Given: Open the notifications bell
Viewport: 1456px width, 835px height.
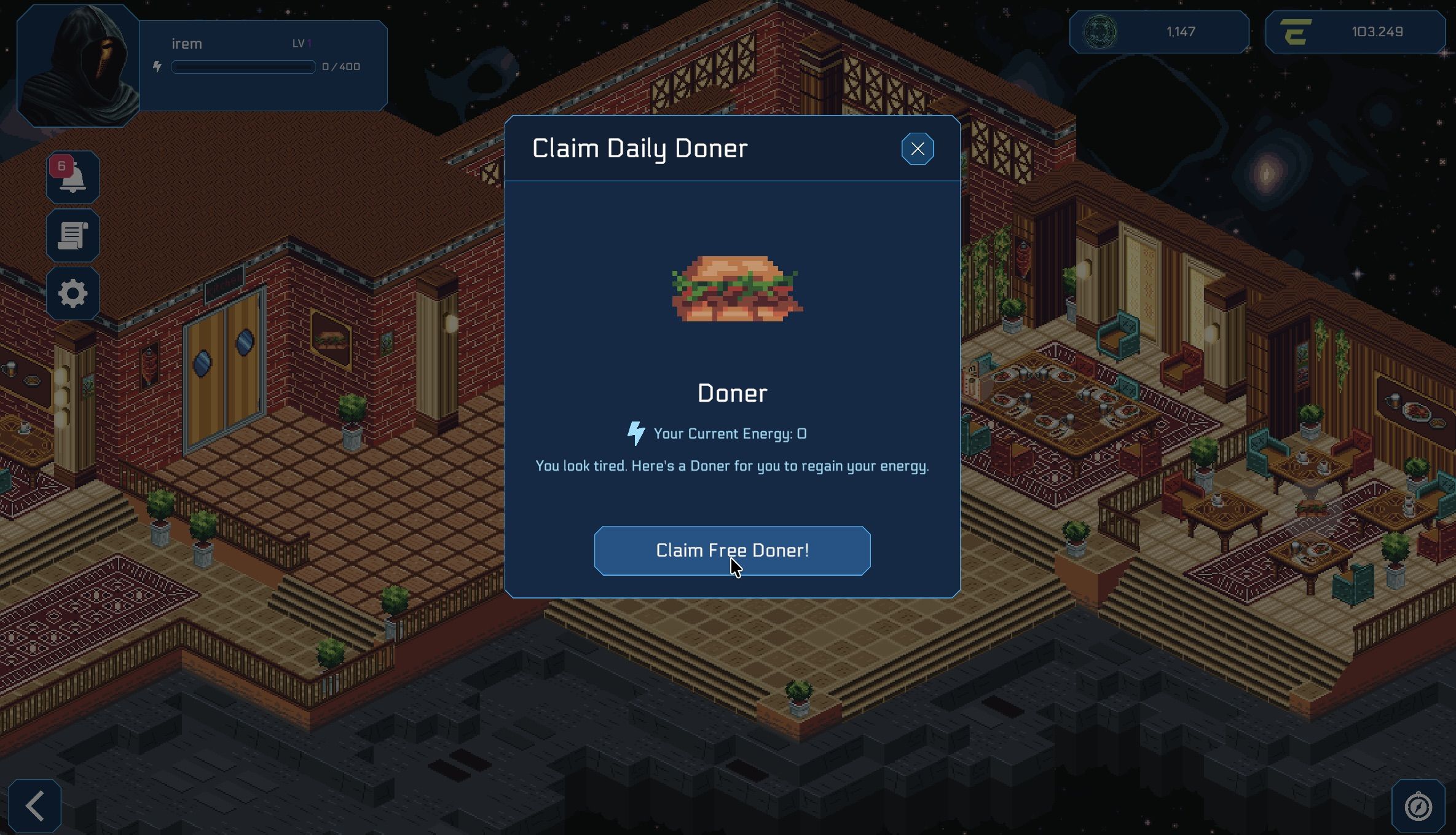Looking at the screenshot, I should [73, 178].
